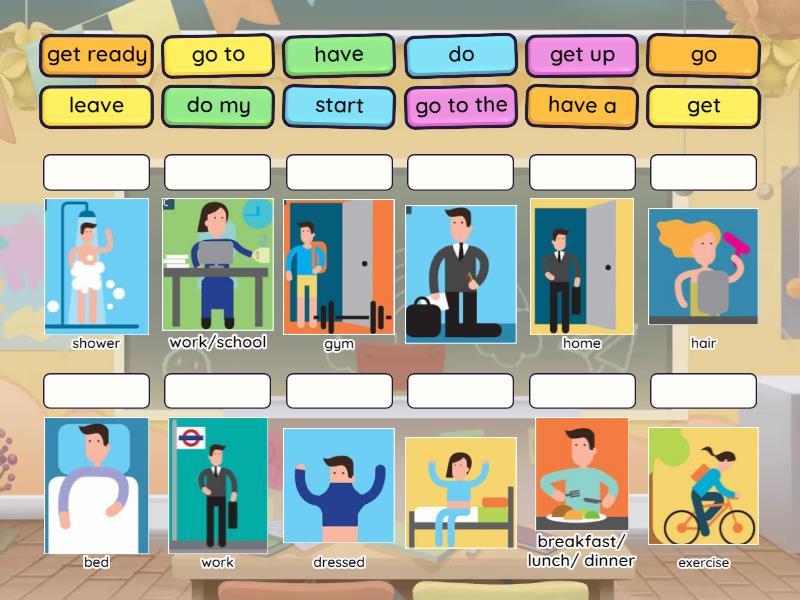Select the answer box above breakfast/lunch/dinner picture
Screen dimensions: 800x600
coord(582,391)
